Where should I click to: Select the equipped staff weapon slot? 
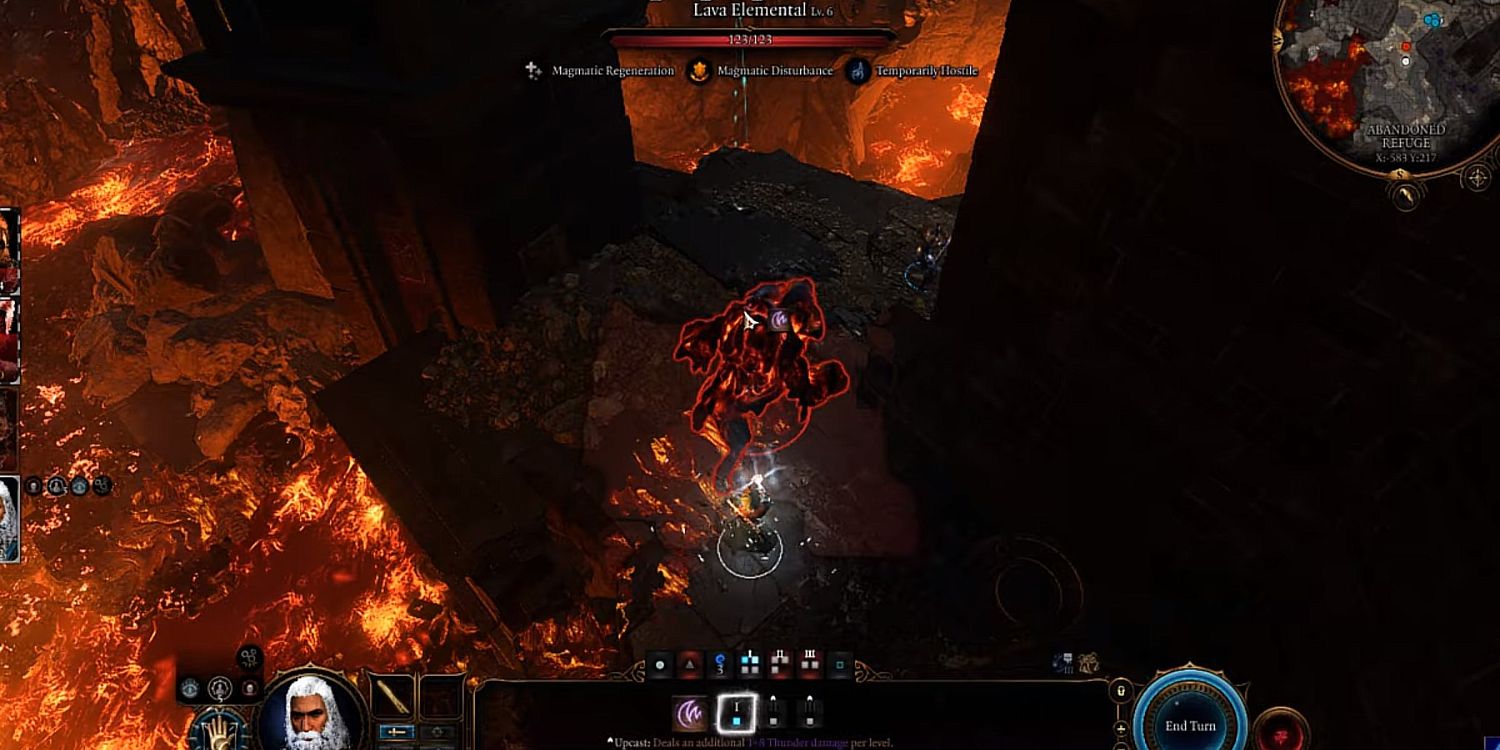click(x=391, y=697)
